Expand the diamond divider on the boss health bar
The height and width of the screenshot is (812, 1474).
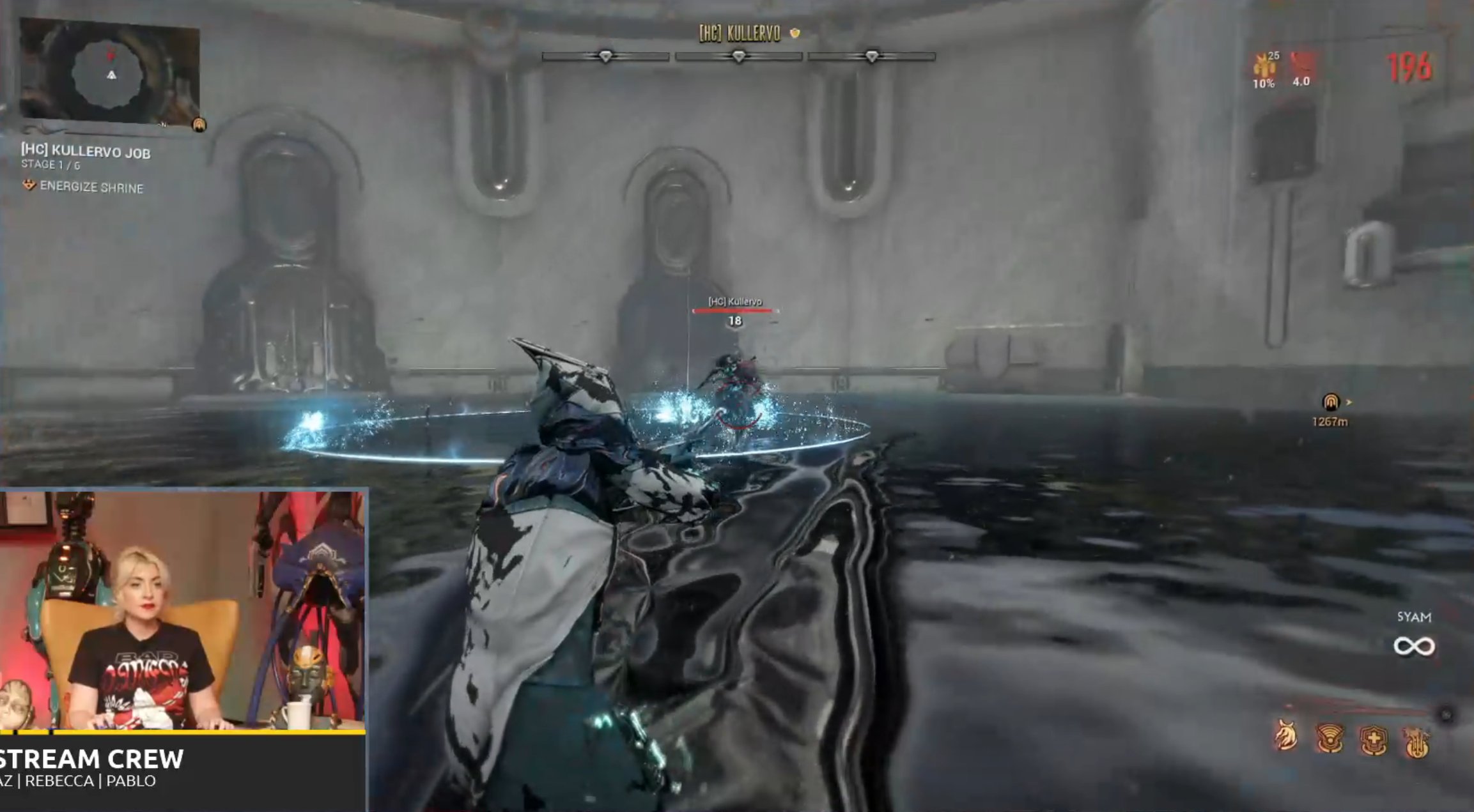pyautogui.click(x=740, y=56)
